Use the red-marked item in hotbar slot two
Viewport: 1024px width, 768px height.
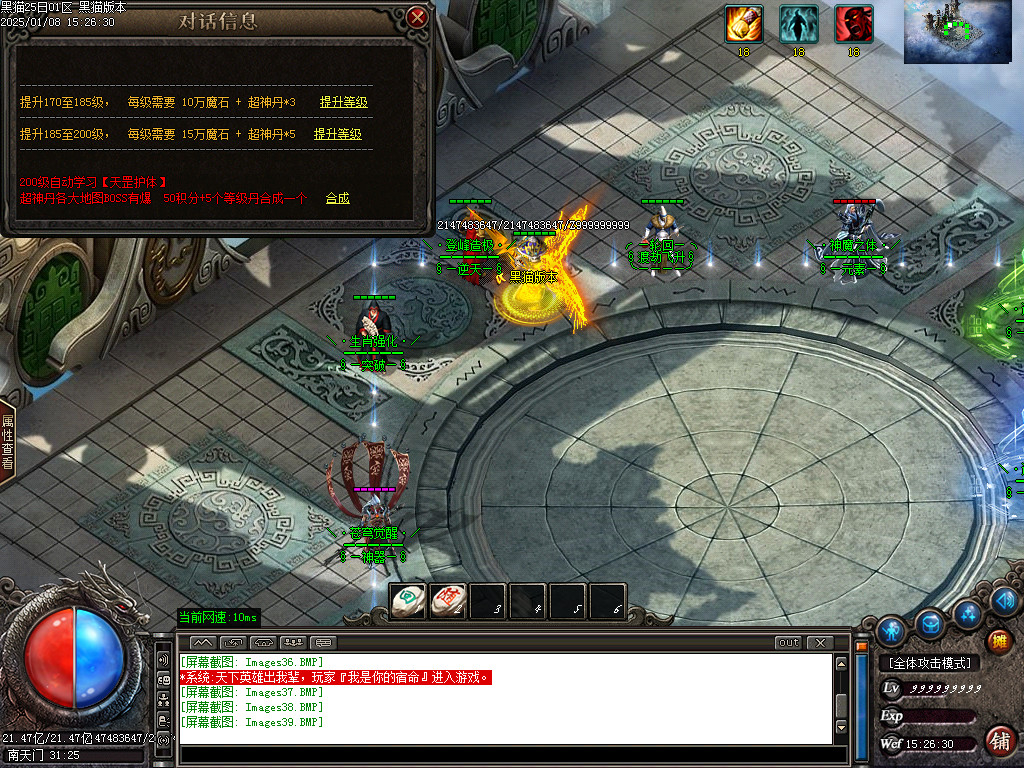[447, 601]
